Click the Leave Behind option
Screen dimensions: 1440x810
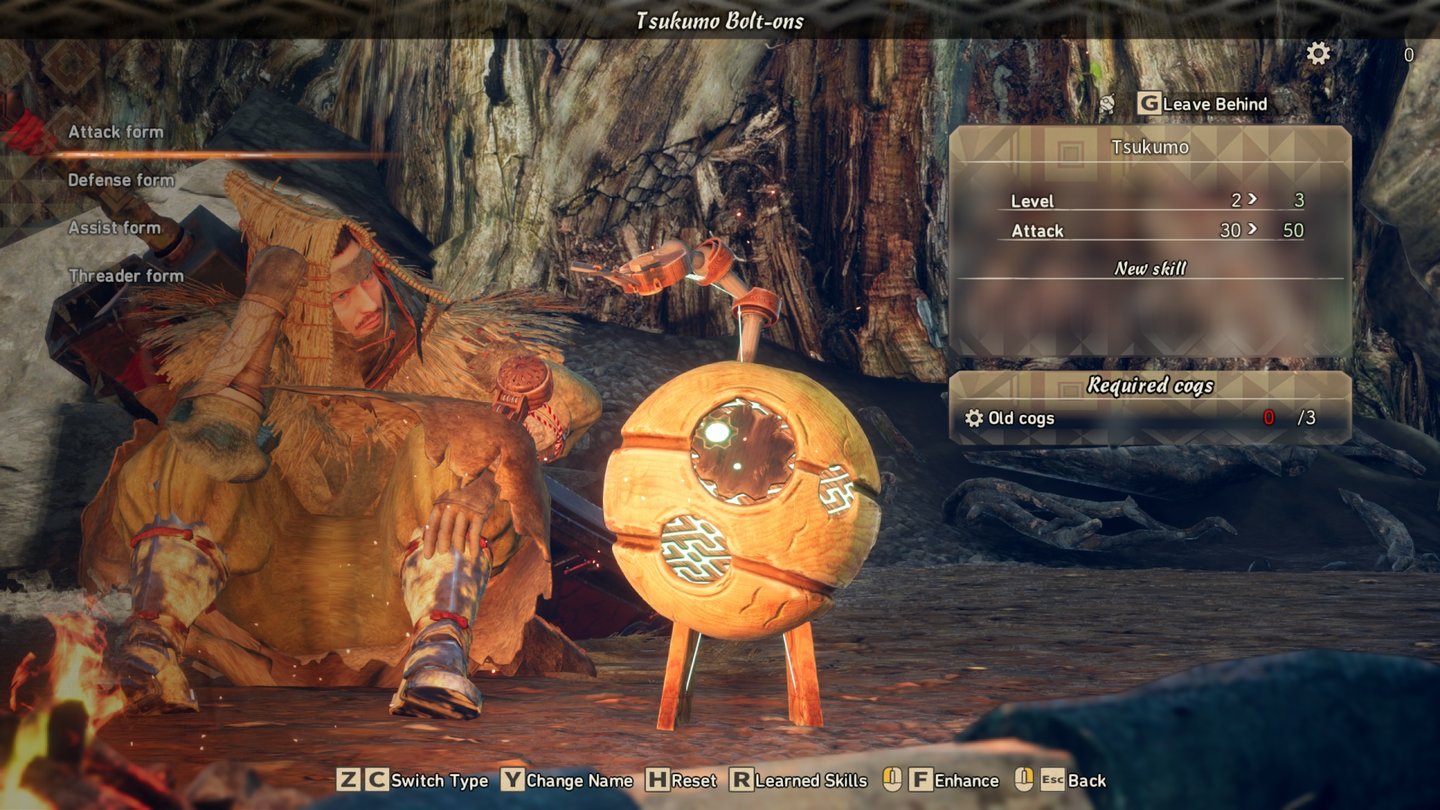pos(1203,104)
